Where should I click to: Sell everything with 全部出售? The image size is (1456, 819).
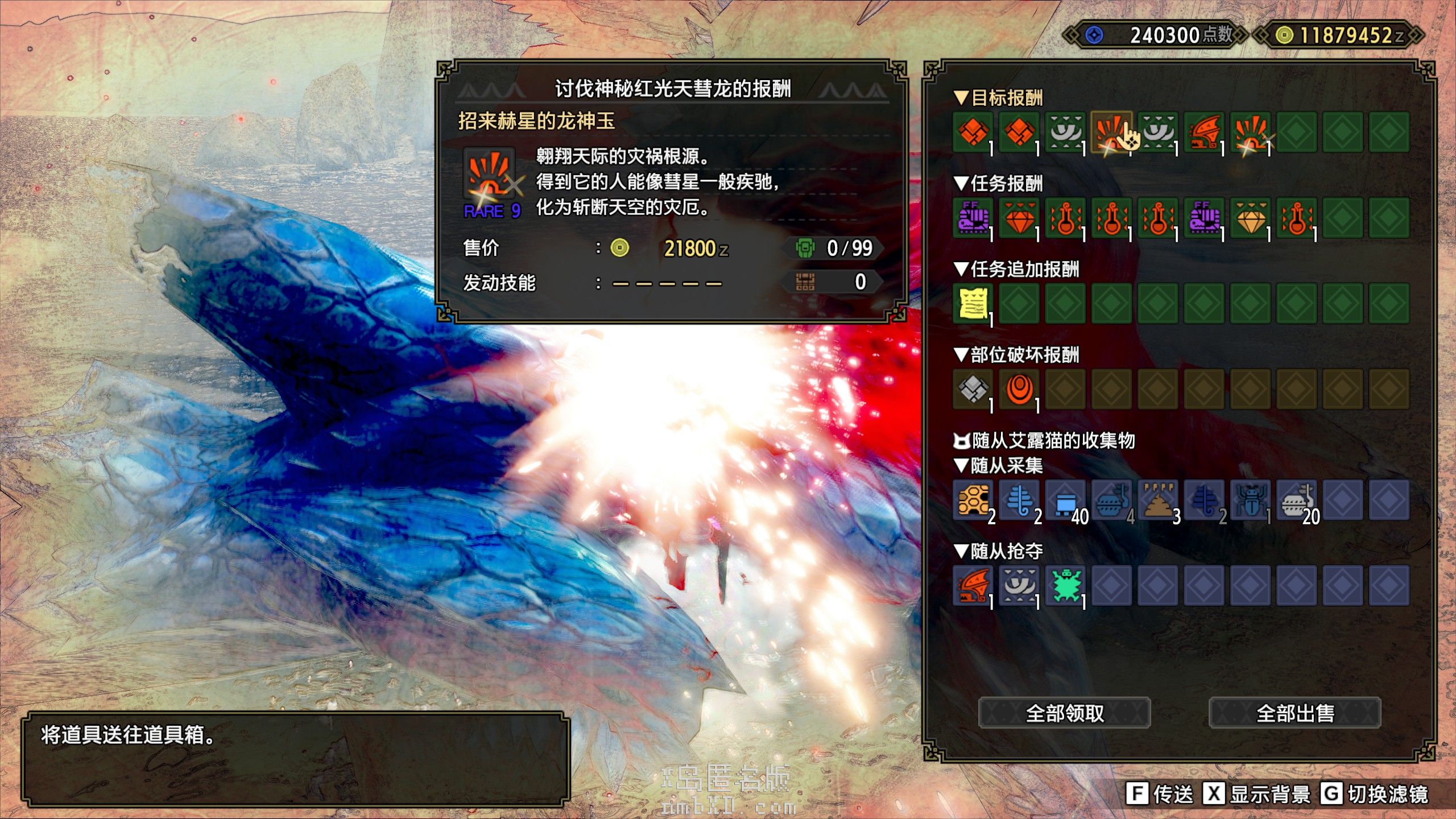(1294, 713)
